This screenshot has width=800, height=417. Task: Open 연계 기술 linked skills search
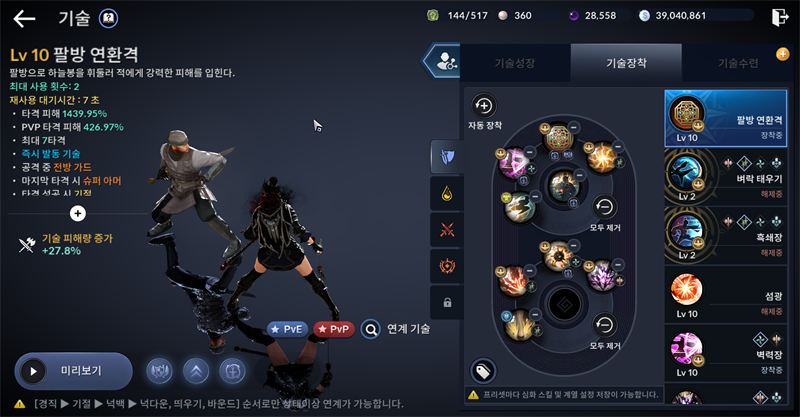[x=397, y=328]
